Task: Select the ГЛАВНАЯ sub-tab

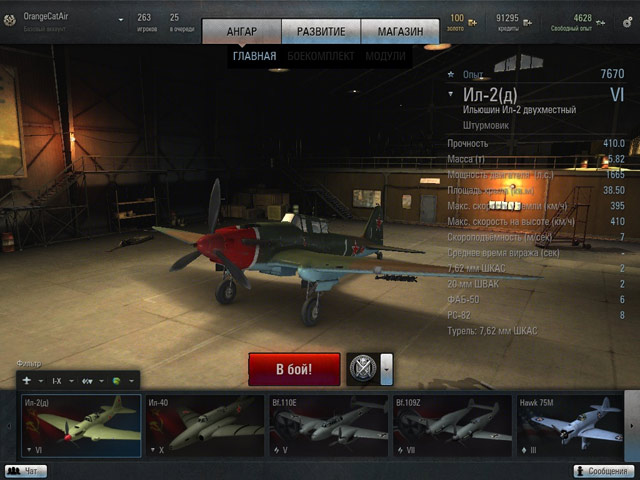Action: pos(254,56)
